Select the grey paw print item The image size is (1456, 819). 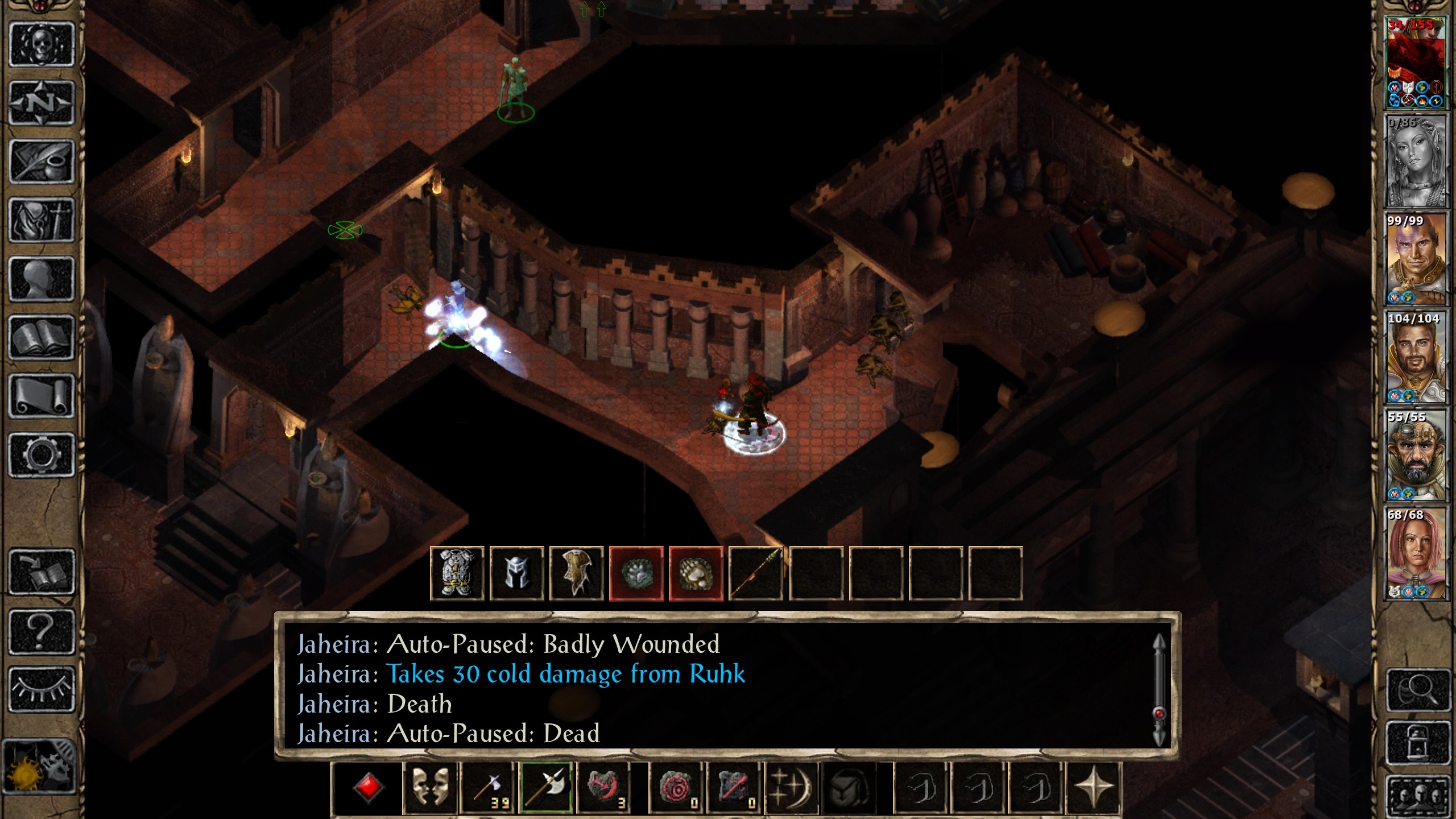[636, 573]
